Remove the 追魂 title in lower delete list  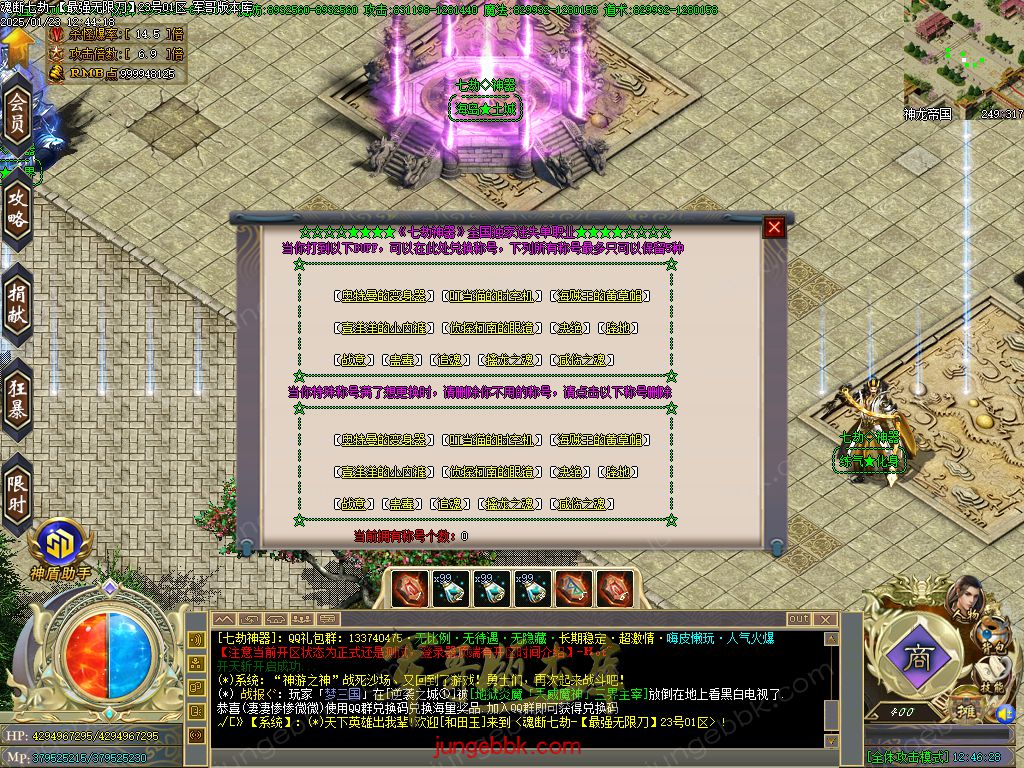point(450,504)
